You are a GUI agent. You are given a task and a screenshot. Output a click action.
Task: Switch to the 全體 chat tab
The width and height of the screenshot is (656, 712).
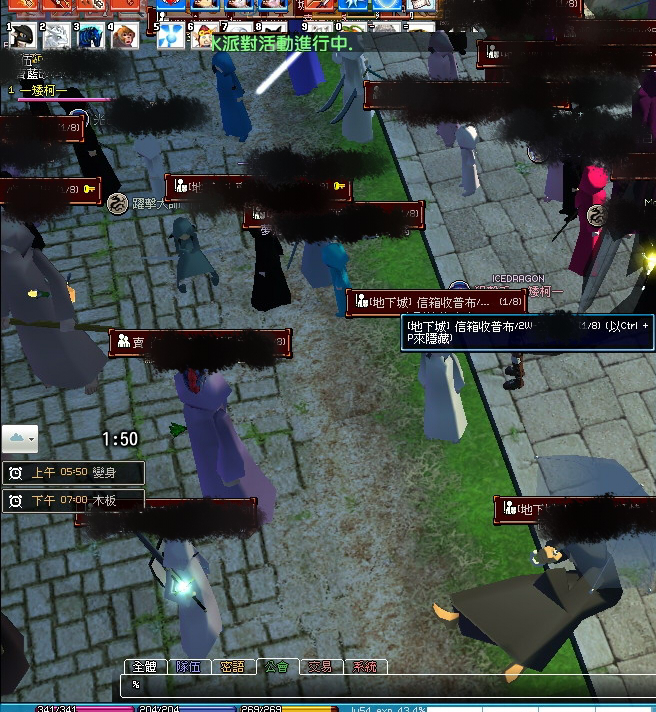pyautogui.click(x=144, y=666)
